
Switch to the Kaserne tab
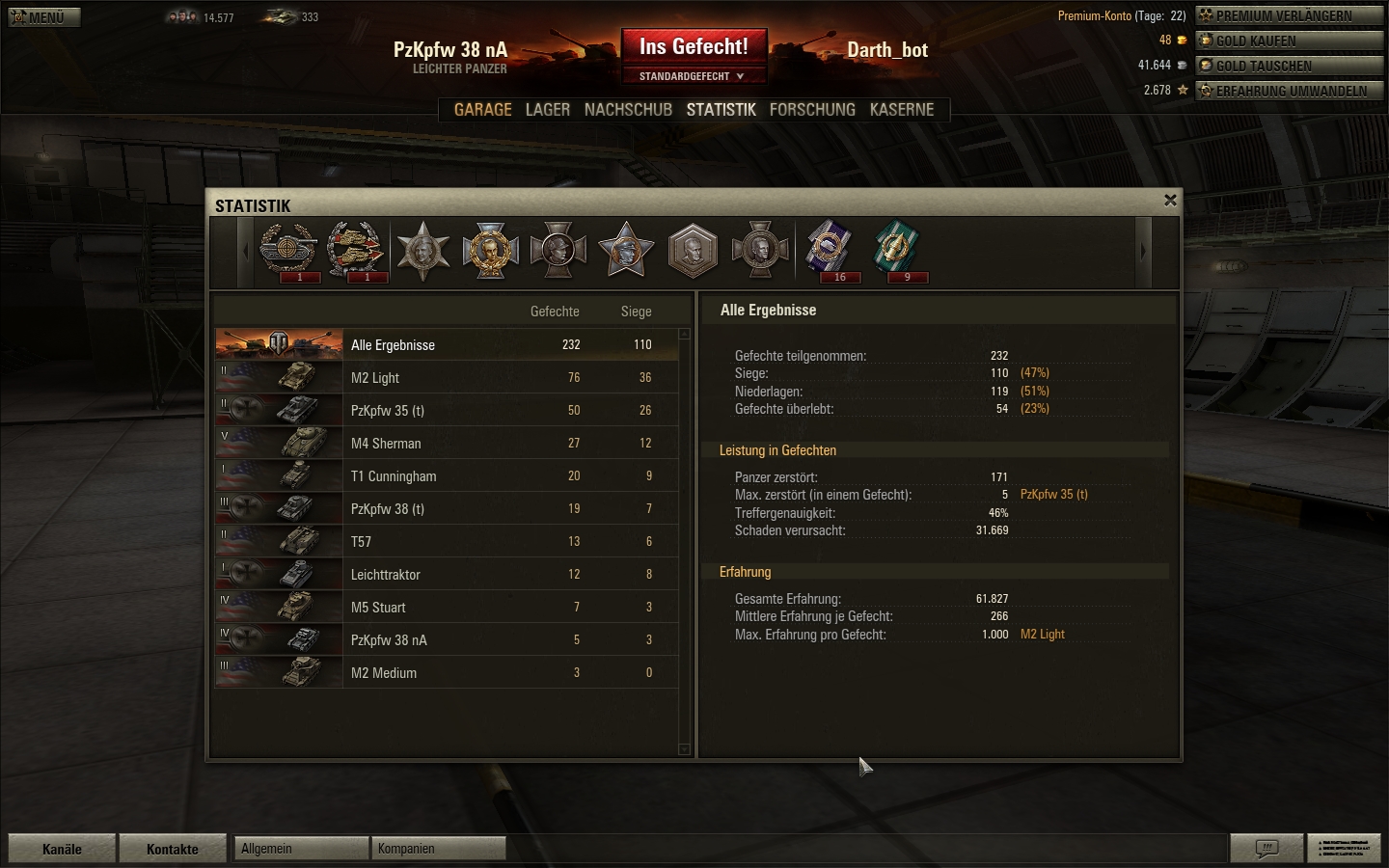[x=902, y=110]
